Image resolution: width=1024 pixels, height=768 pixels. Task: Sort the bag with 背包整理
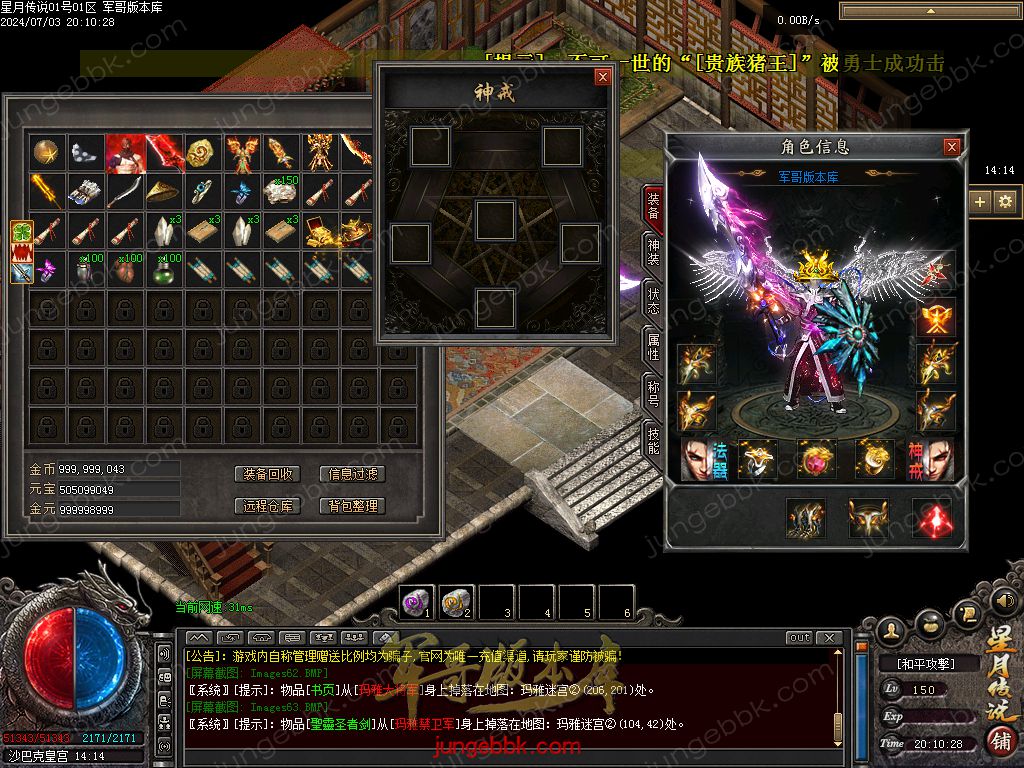point(352,506)
